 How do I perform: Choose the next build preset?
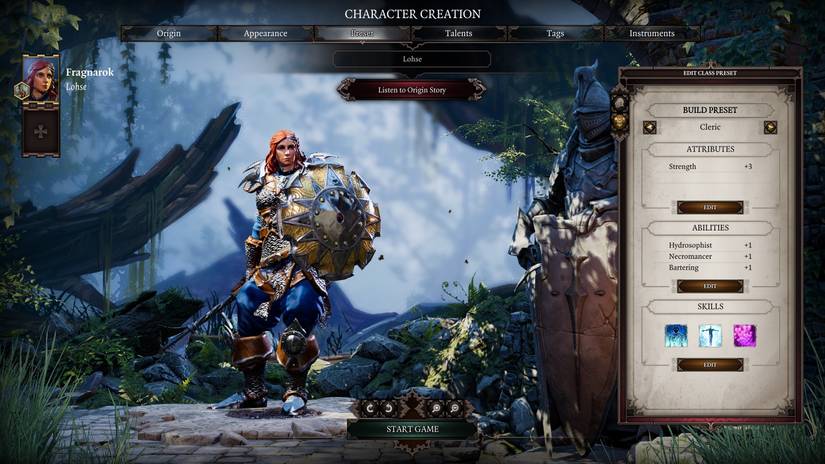pyautogui.click(x=770, y=127)
